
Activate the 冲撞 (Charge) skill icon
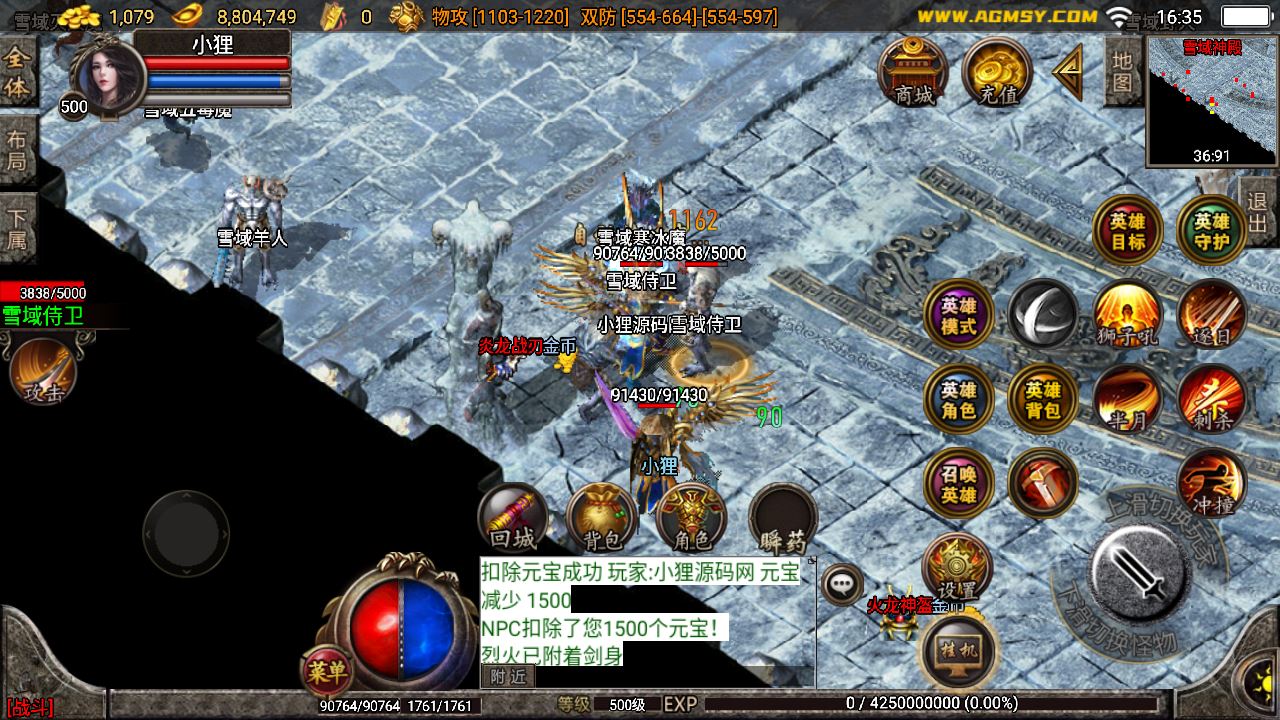(1211, 483)
